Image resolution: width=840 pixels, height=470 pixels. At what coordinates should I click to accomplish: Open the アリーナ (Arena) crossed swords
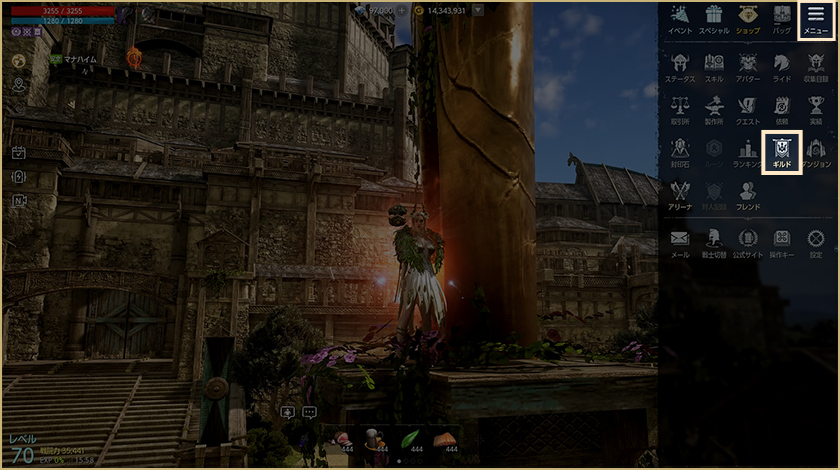point(680,193)
